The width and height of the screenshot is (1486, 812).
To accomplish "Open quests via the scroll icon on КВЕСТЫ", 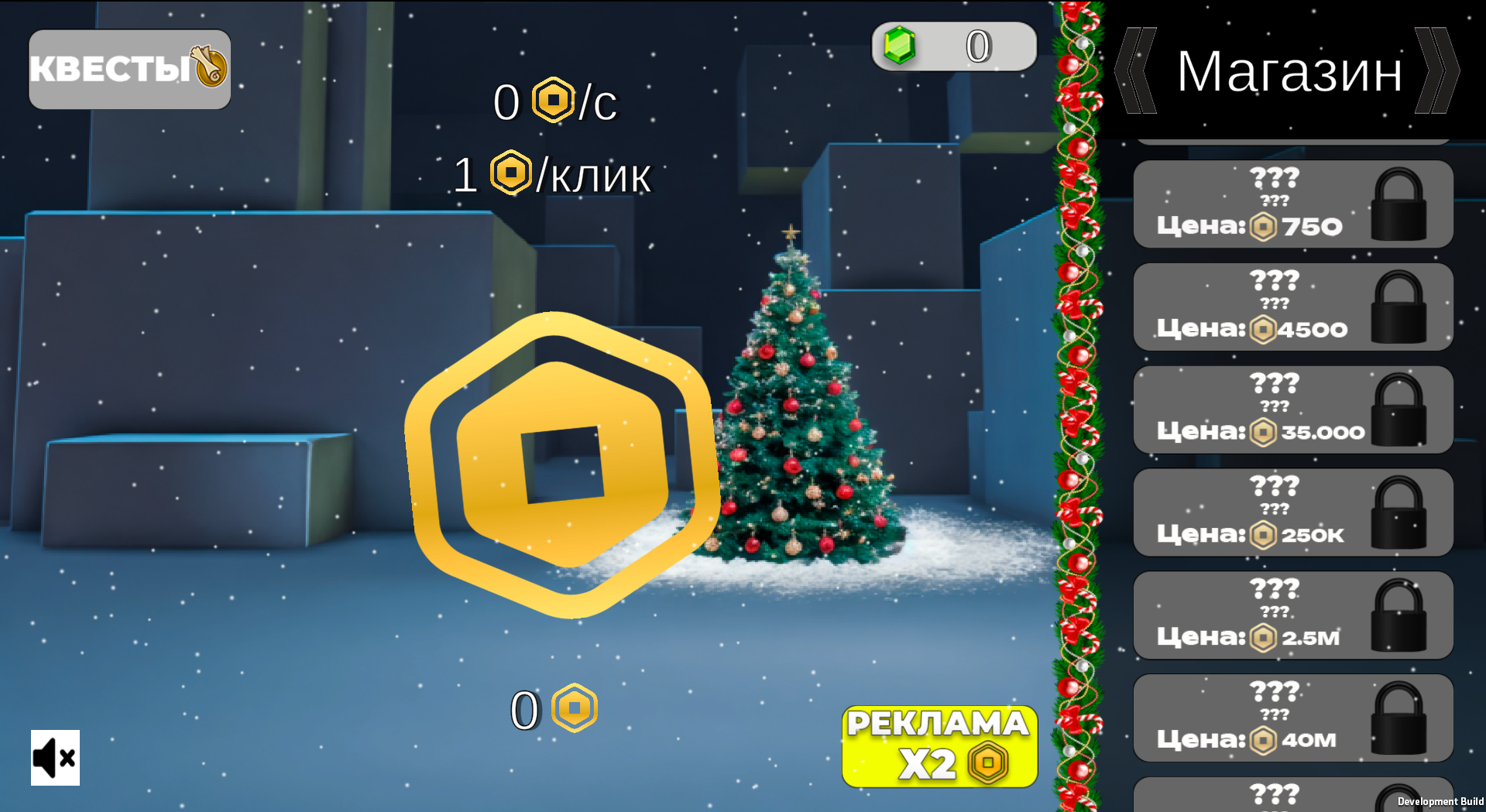I will [208, 70].
